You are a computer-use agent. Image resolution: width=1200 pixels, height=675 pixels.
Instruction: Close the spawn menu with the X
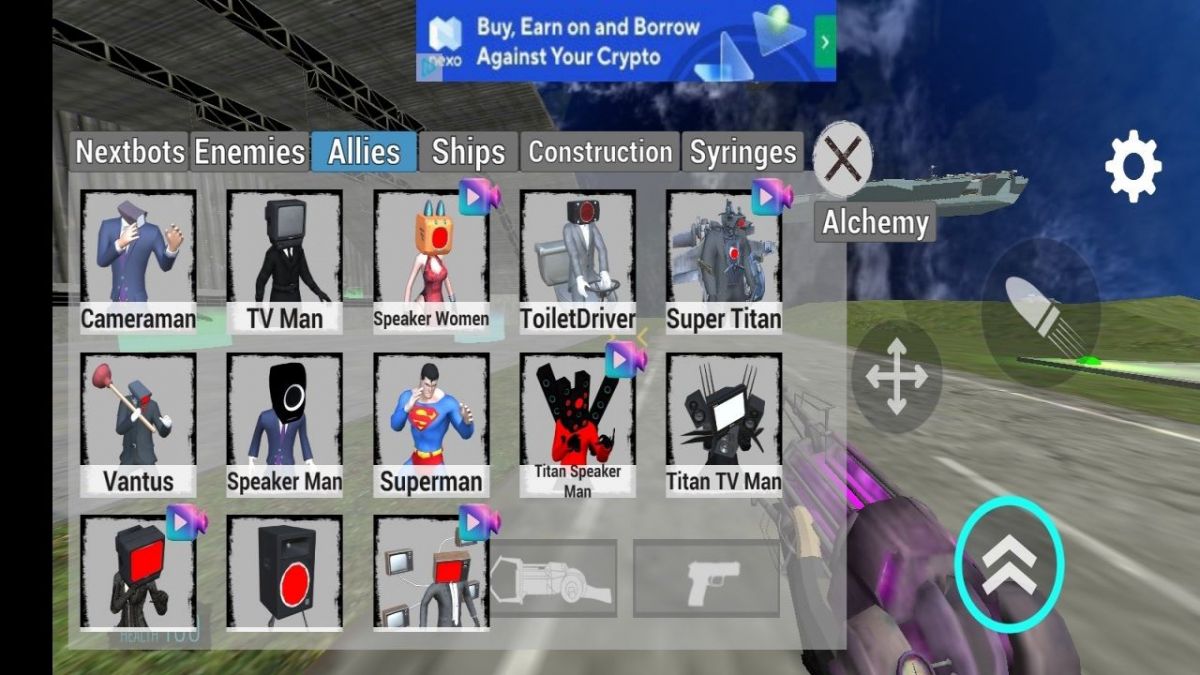click(842, 158)
